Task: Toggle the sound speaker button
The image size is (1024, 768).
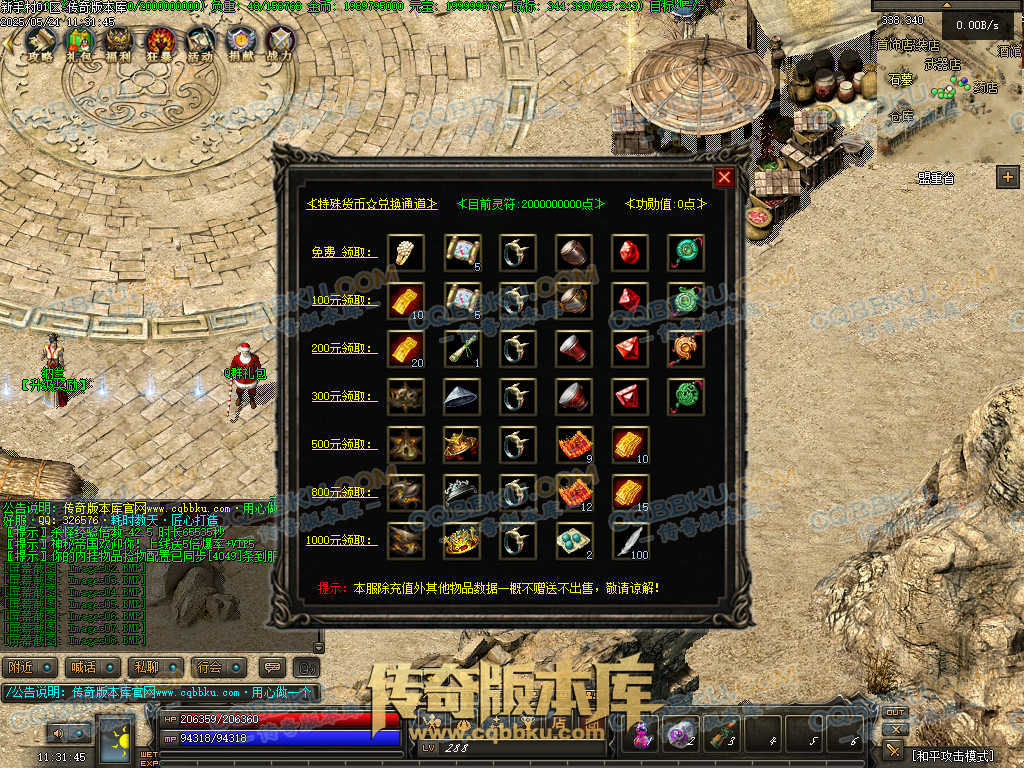Action: click(x=57, y=733)
